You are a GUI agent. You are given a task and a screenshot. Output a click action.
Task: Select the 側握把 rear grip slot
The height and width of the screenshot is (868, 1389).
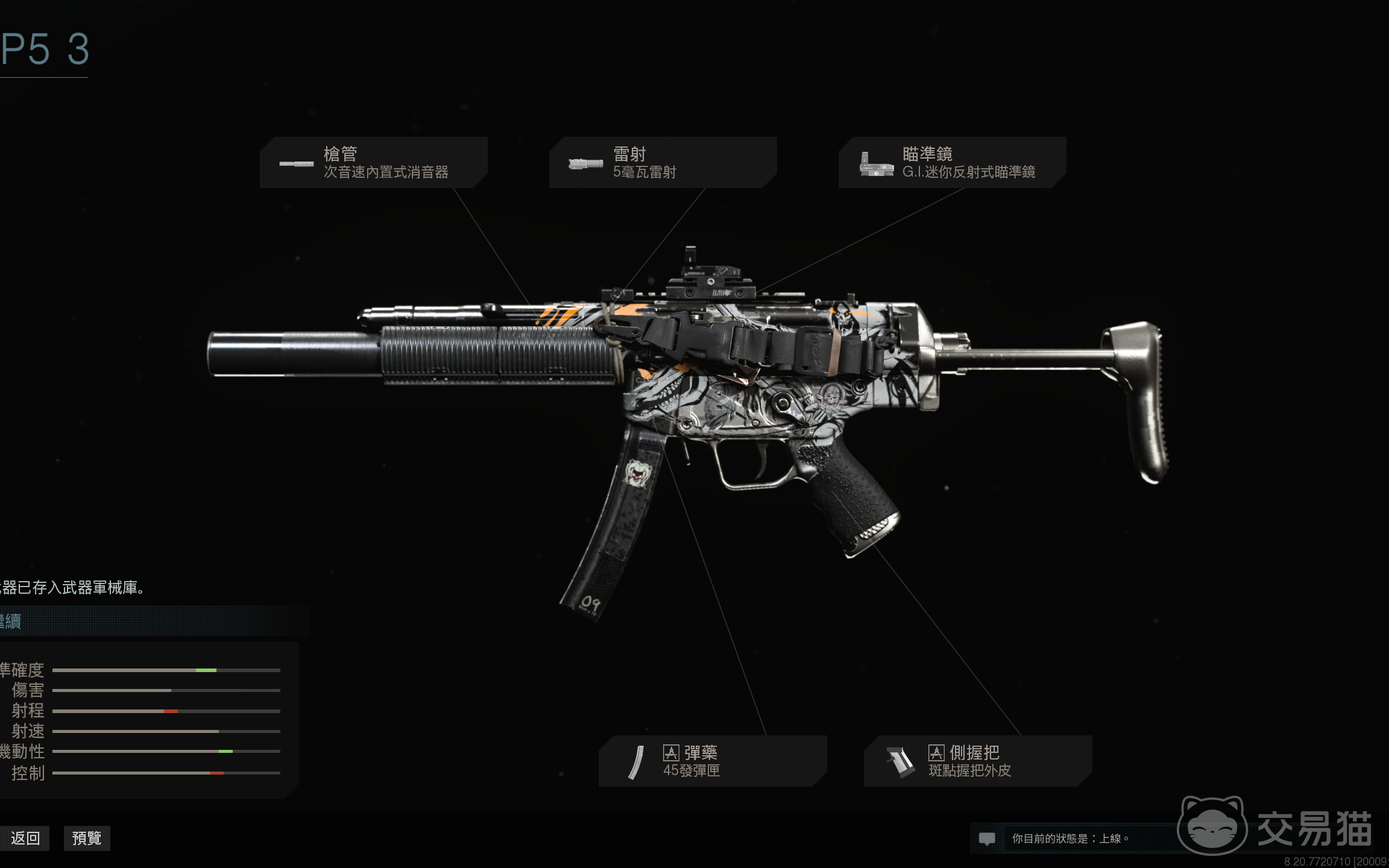(977, 761)
